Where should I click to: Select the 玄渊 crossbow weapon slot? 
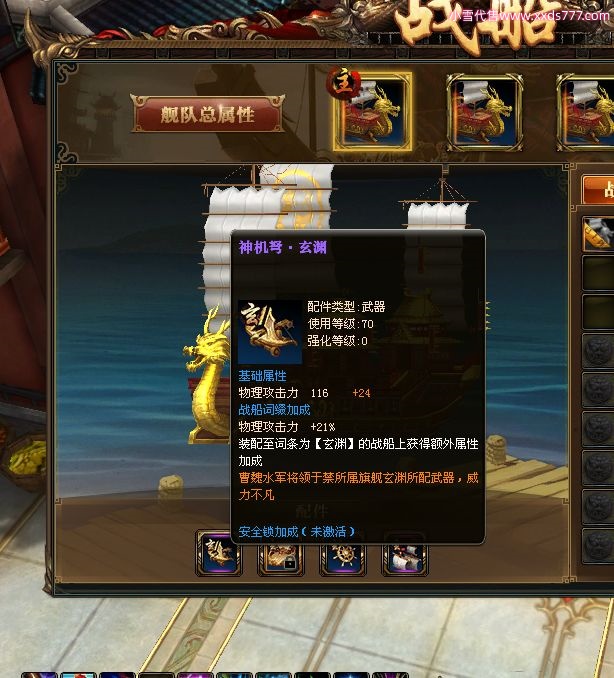point(219,554)
